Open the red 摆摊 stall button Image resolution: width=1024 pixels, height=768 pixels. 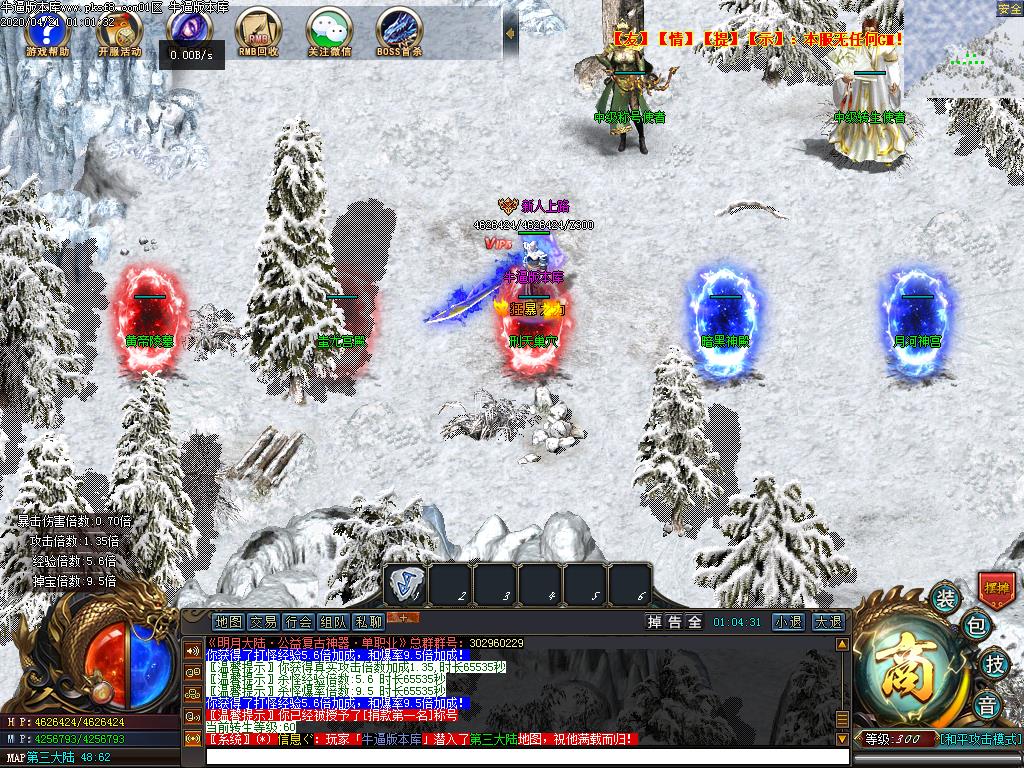pyautogui.click(x=996, y=587)
